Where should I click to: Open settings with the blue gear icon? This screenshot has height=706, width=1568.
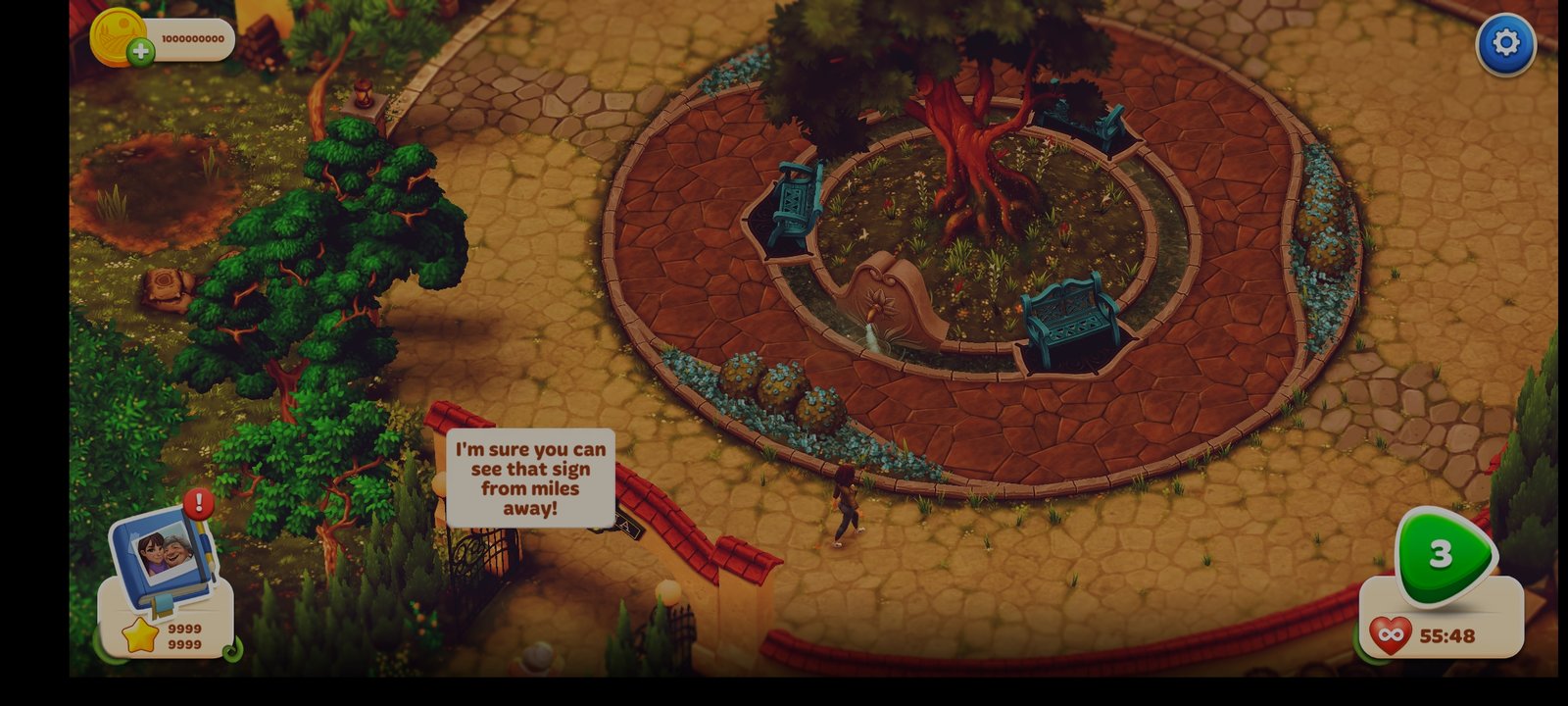click(x=1505, y=43)
